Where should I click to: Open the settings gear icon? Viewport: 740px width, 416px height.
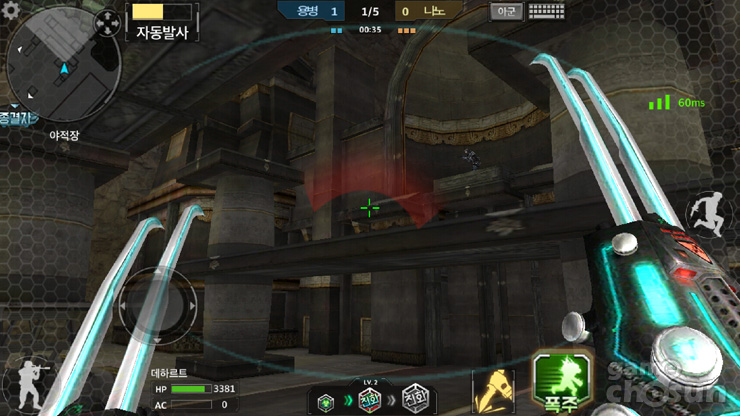(x=11, y=11)
